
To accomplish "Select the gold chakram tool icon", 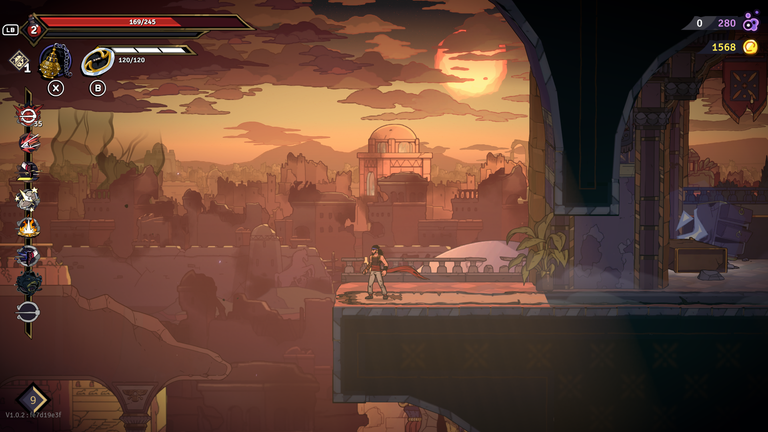I will click(97, 62).
